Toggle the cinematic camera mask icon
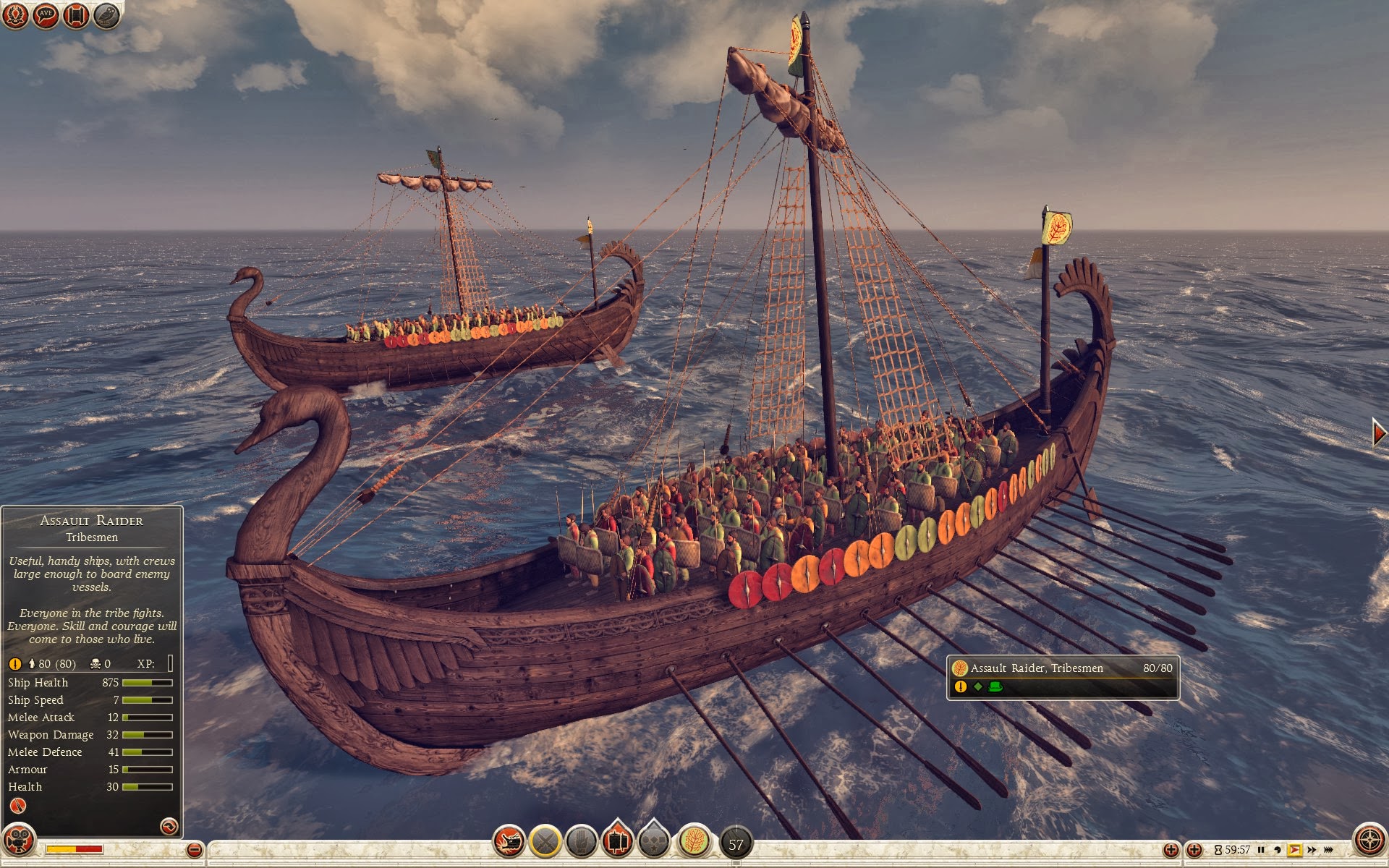Image resolution: width=1389 pixels, height=868 pixels. tap(19, 841)
